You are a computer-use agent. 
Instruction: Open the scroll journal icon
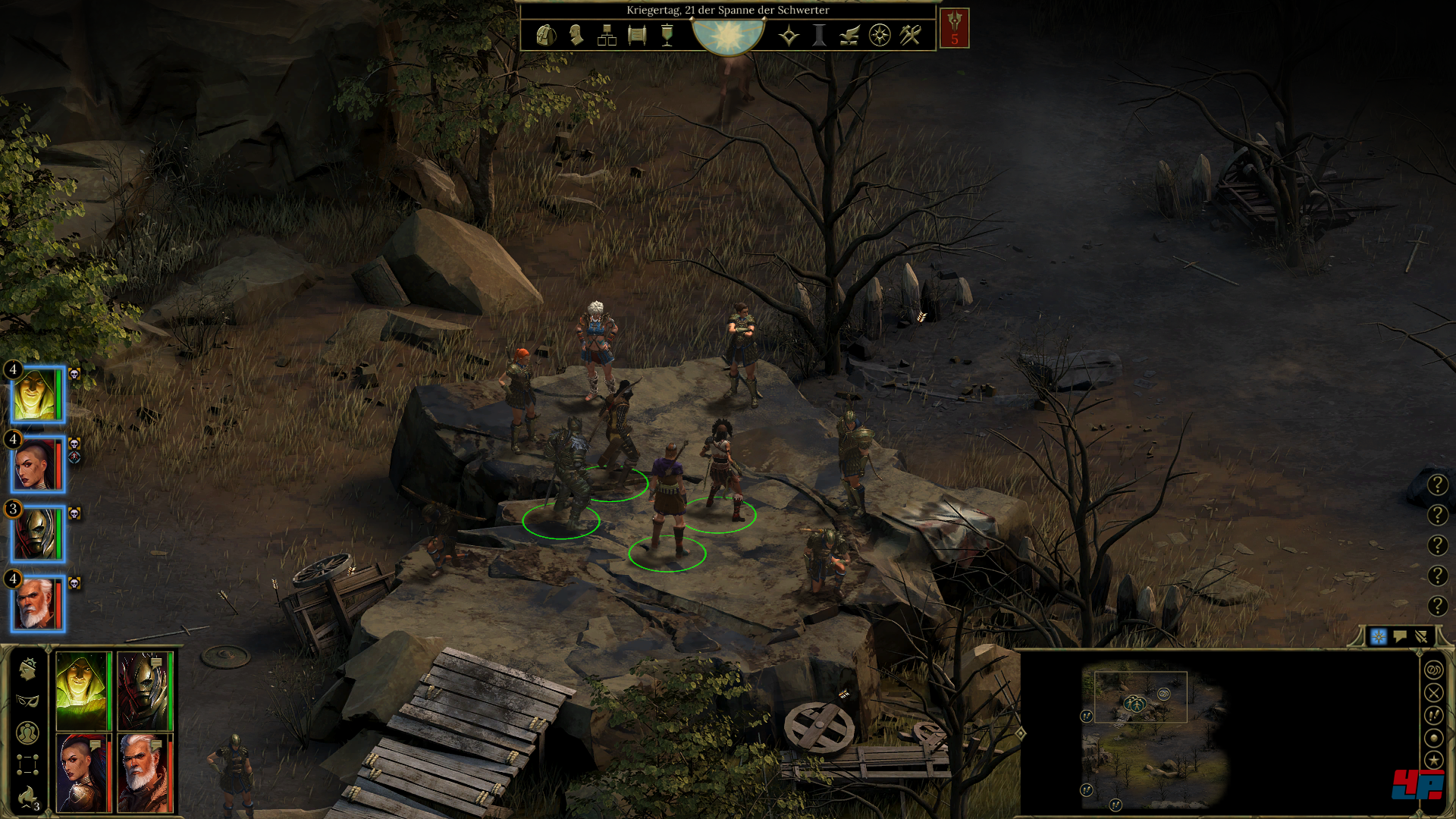pos(637,35)
